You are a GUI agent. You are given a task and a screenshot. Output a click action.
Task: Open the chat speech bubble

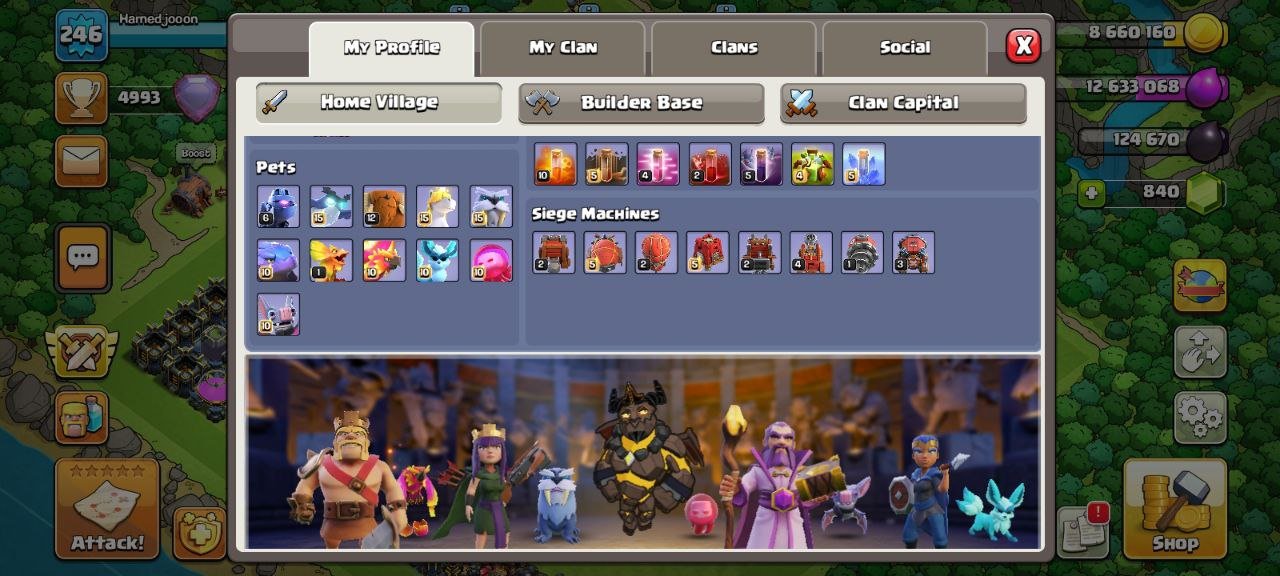point(83,258)
